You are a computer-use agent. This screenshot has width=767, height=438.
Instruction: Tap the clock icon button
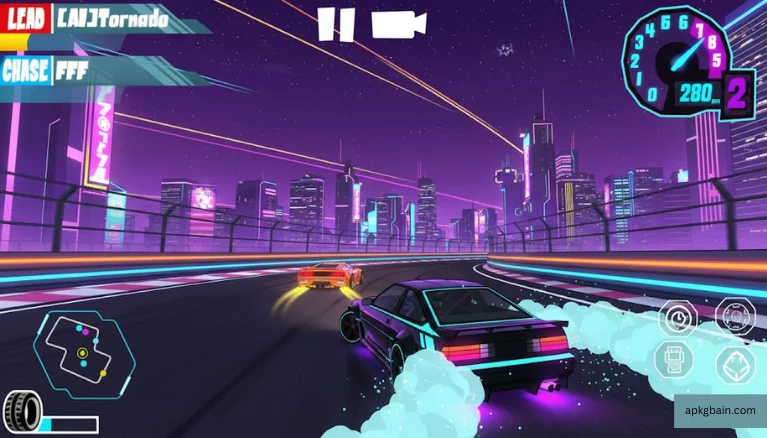pyautogui.click(x=677, y=320)
